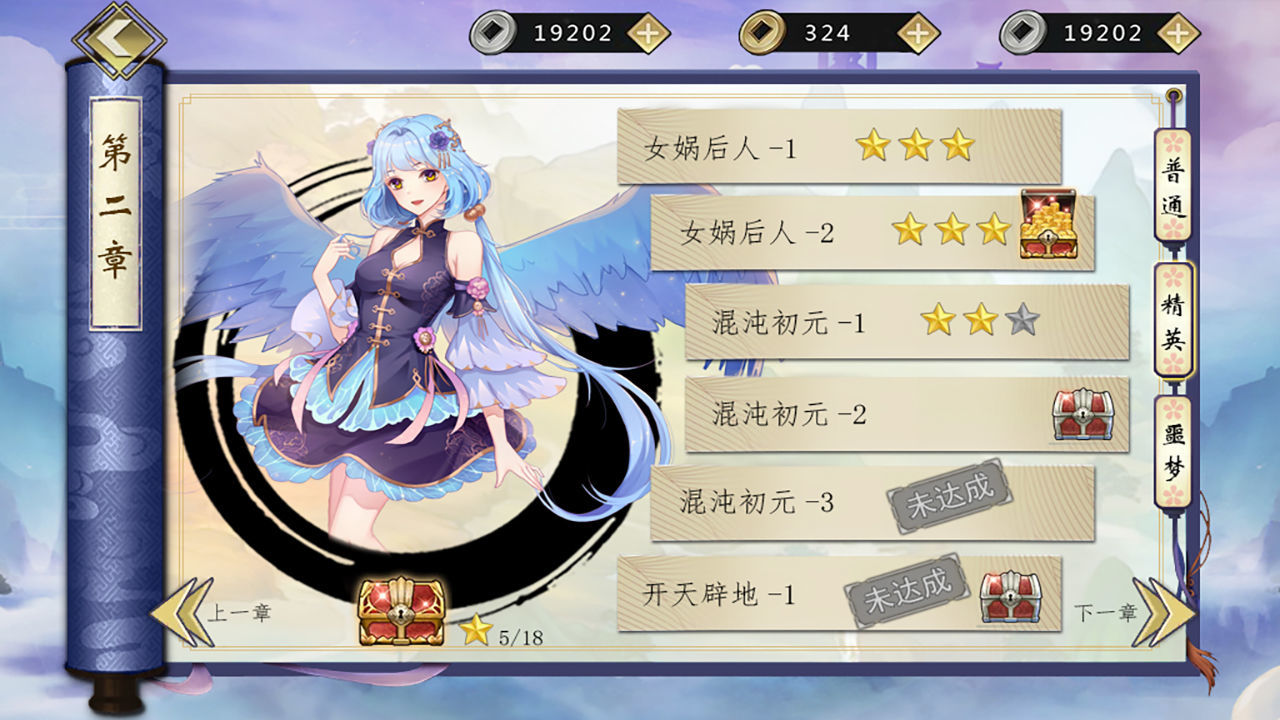Switch to the 普通 difficulty tab

tap(1174, 186)
